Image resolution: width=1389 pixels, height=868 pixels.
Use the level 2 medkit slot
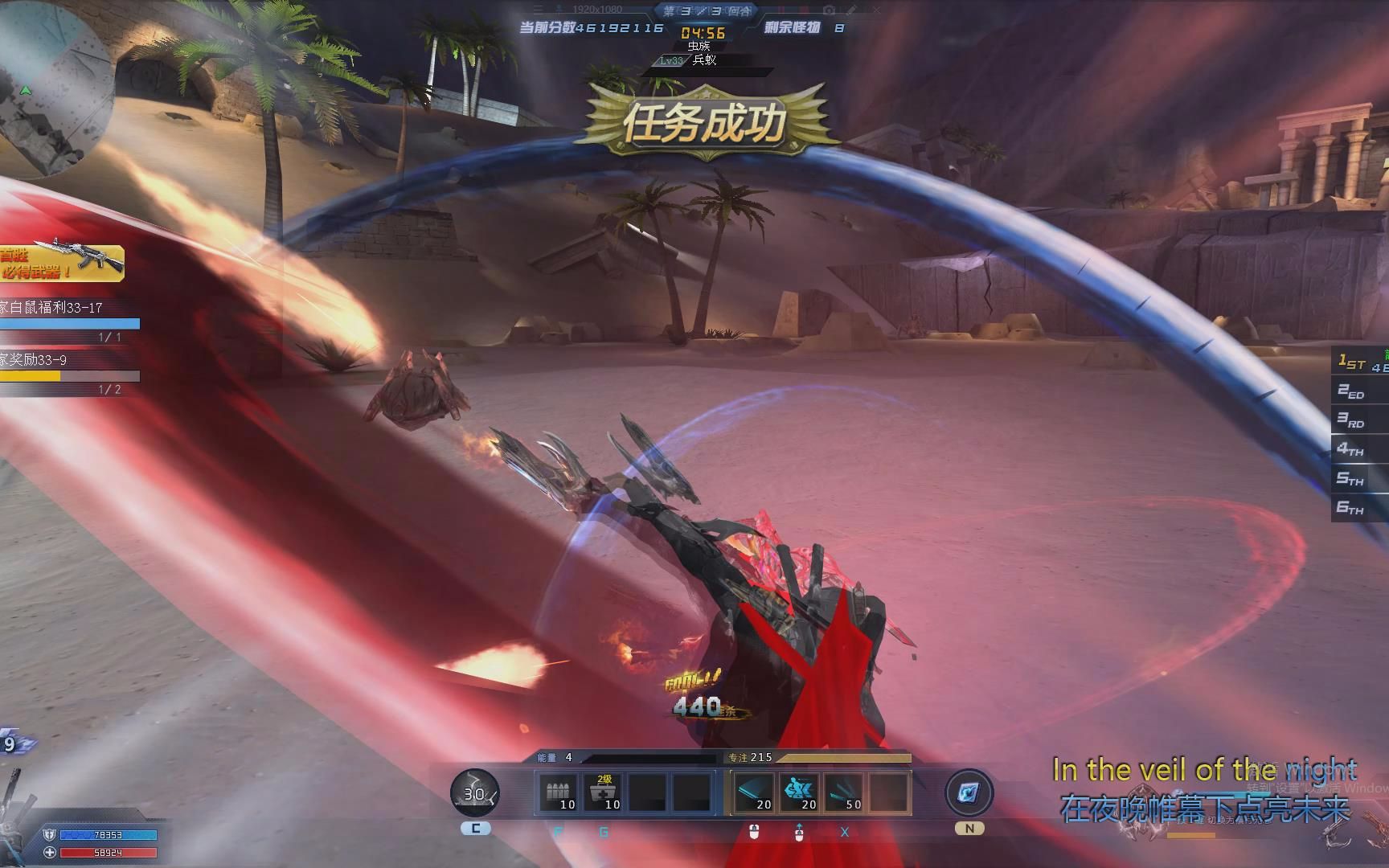(603, 792)
